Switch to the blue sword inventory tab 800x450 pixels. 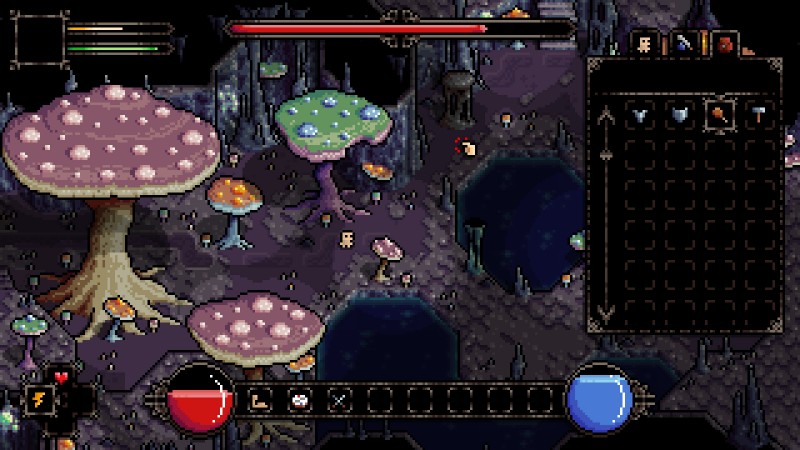pos(684,43)
